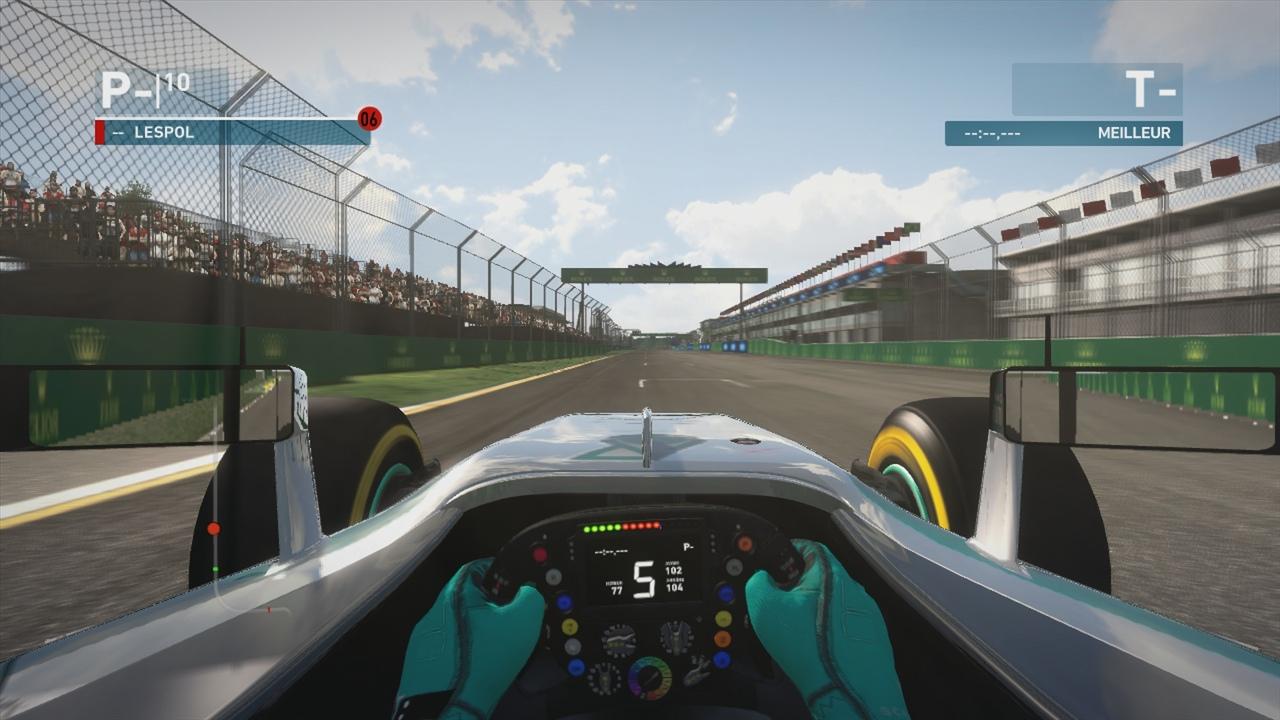Image resolution: width=1280 pixels, height=720 pixels.
Task: Toggle the green shift lights on the wheel display
Action: 602,528
